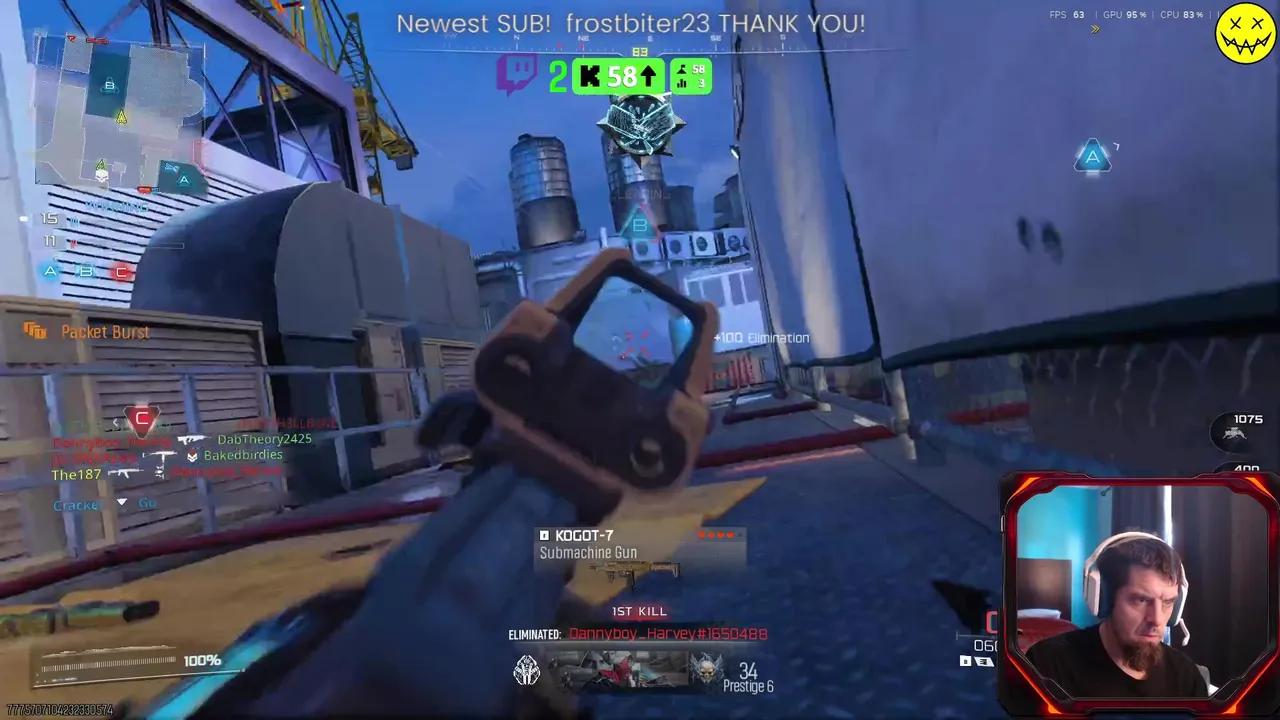Image resolution: width=1280 pixels, height=720 pixels.
Task: Click the assault rifle icon next to The187
Action: click(x=124, y=474)
